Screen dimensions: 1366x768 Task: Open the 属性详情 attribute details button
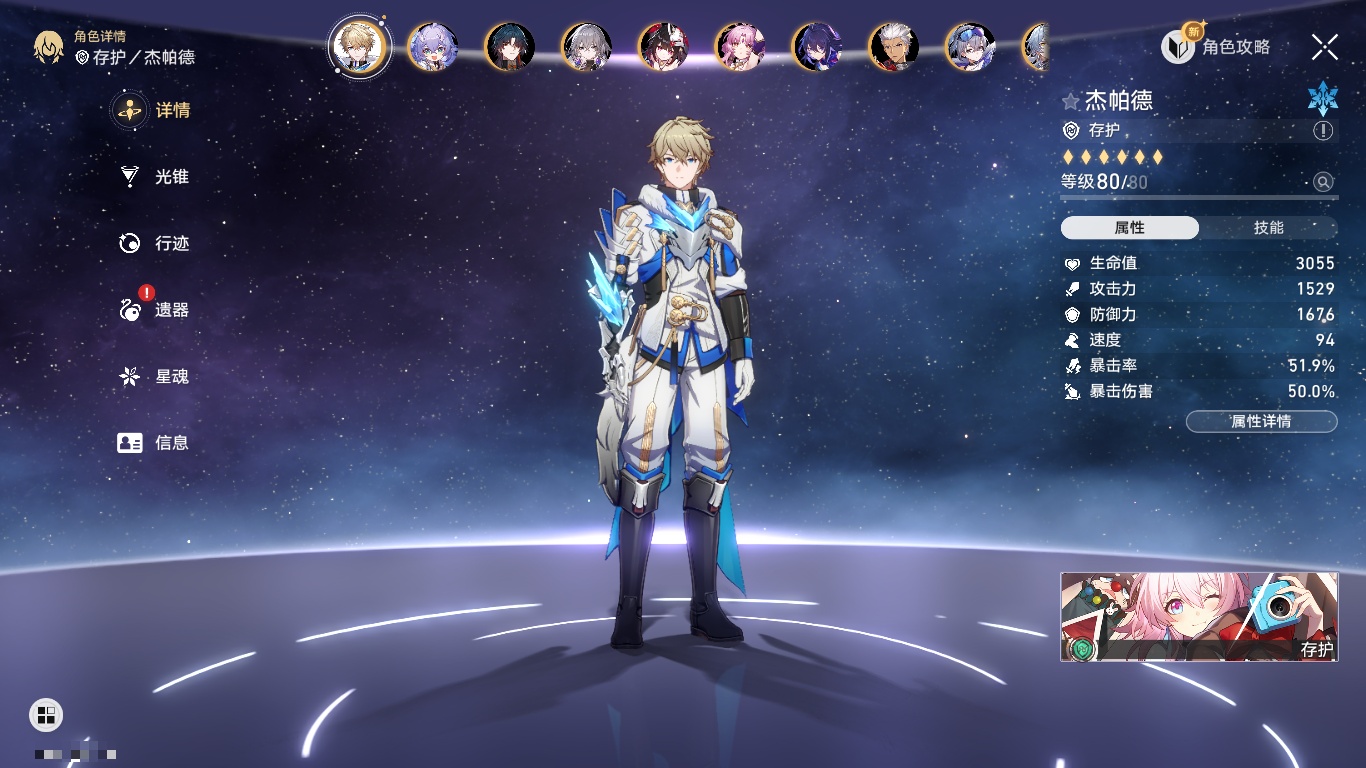(x=1261, y=422)
